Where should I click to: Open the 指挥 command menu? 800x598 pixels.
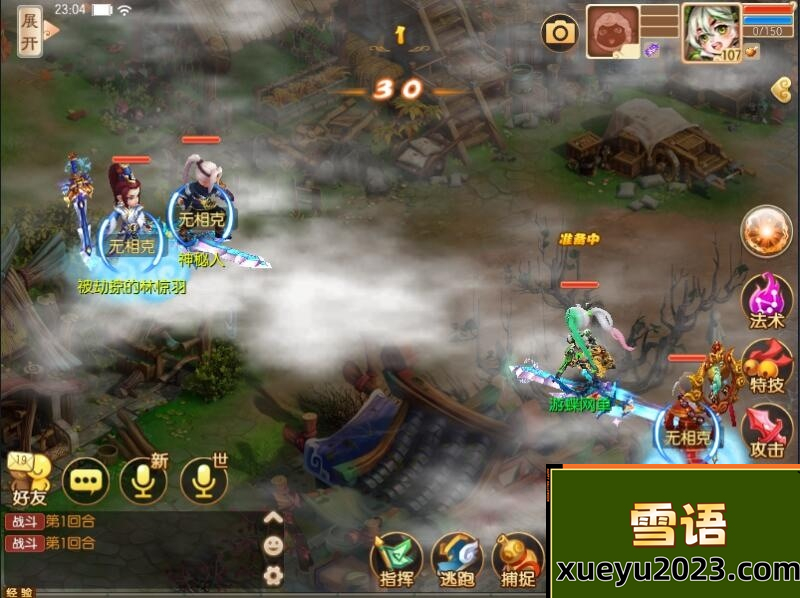pos(396,558)
